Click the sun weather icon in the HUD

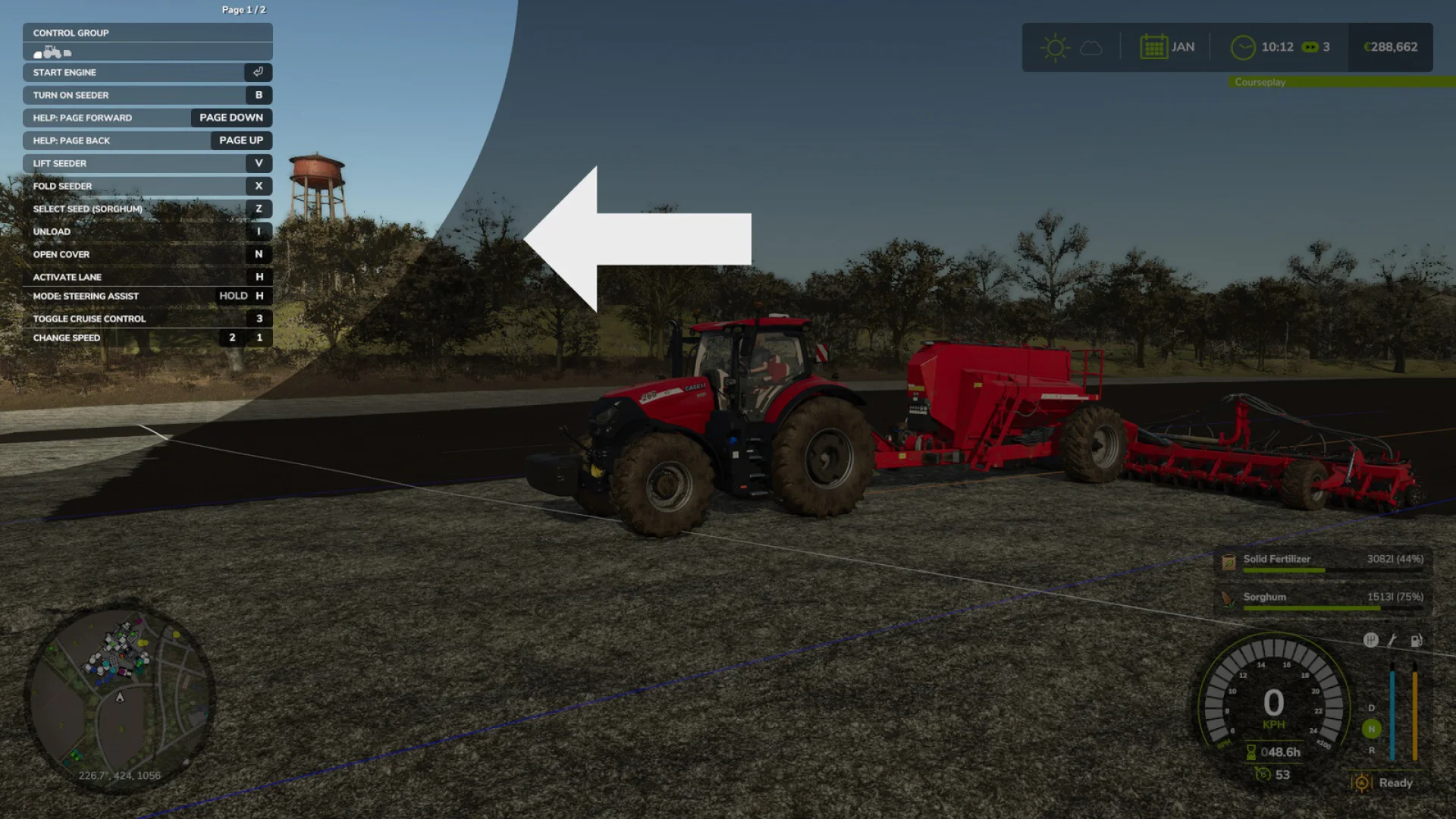(x=1054, y=47)
